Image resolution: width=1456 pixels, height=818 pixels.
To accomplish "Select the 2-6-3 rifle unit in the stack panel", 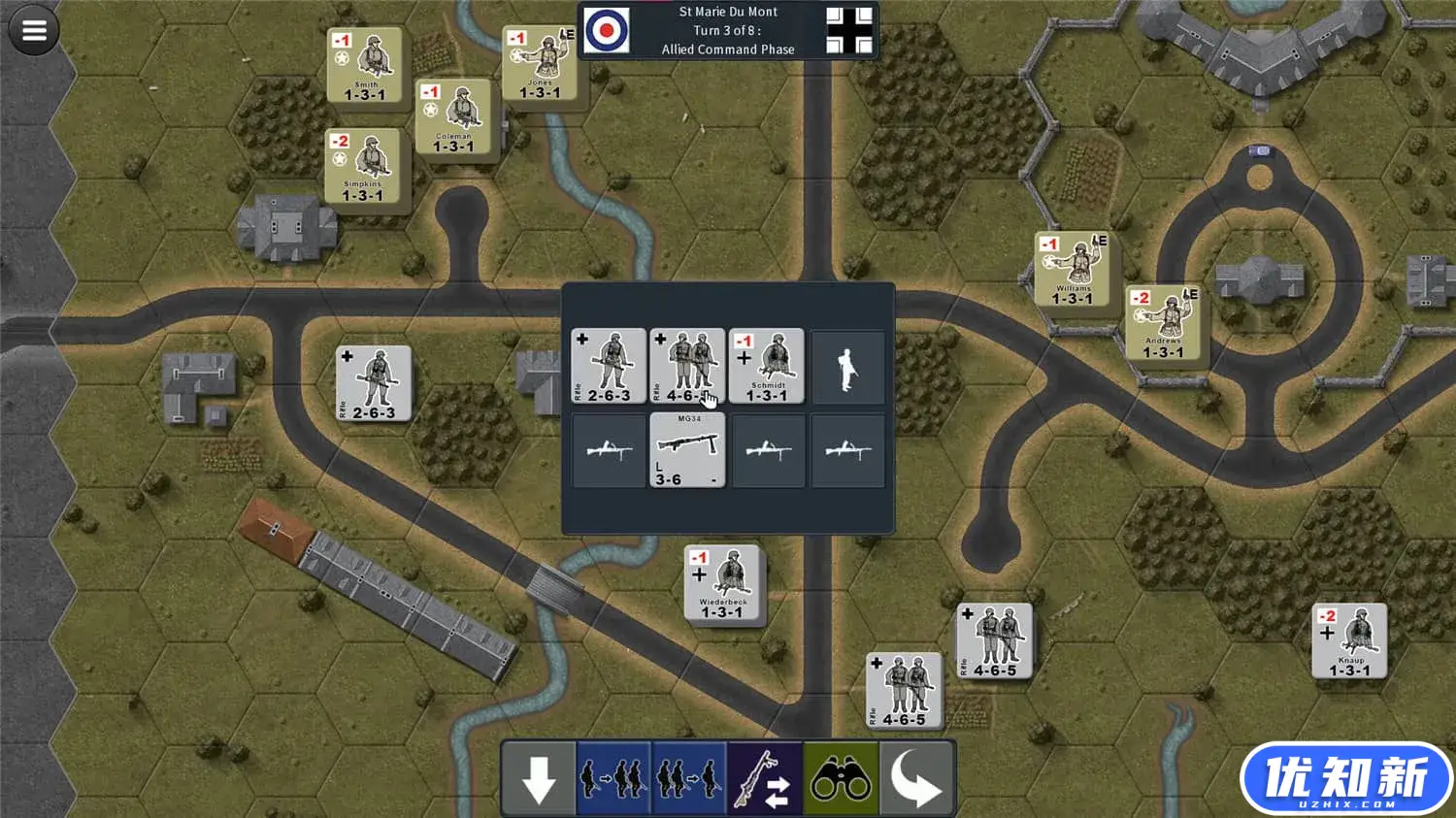I will click(x=609, y=366).
